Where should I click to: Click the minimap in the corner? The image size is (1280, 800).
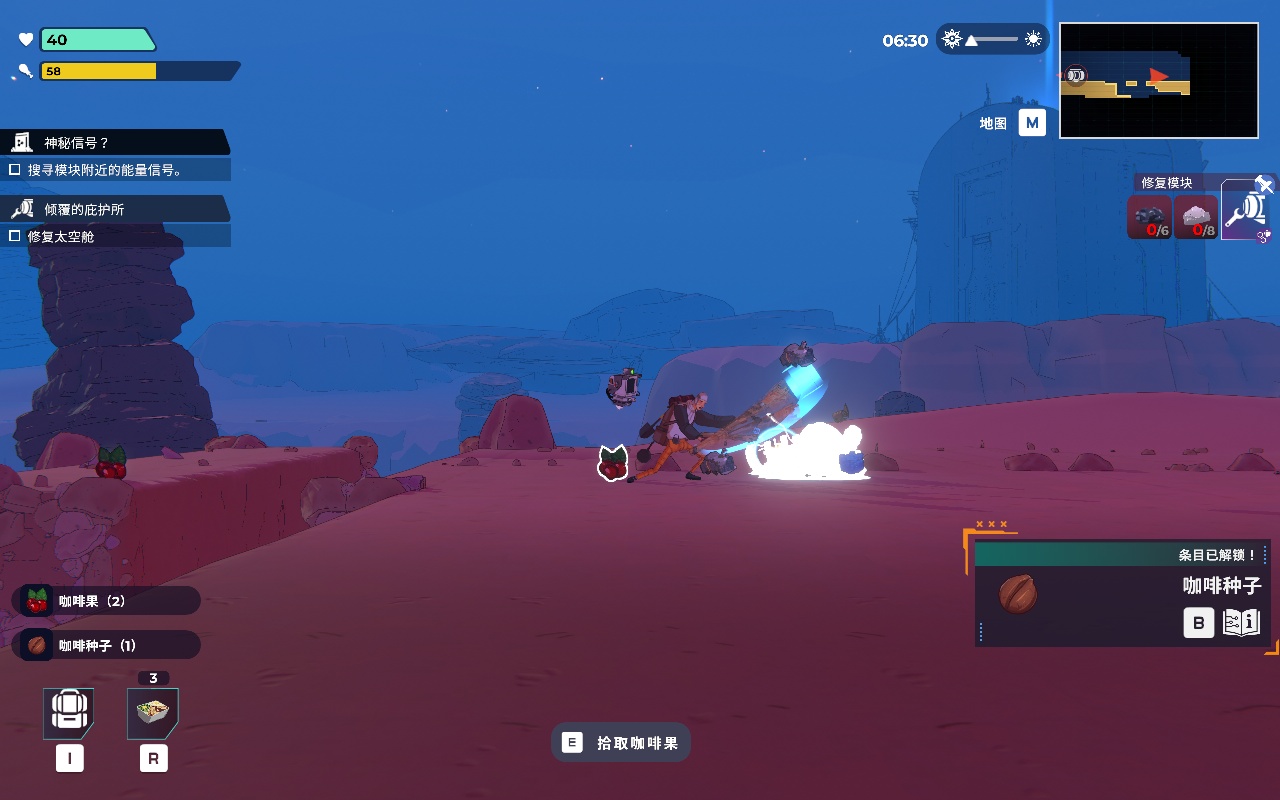click(1158, 80)
